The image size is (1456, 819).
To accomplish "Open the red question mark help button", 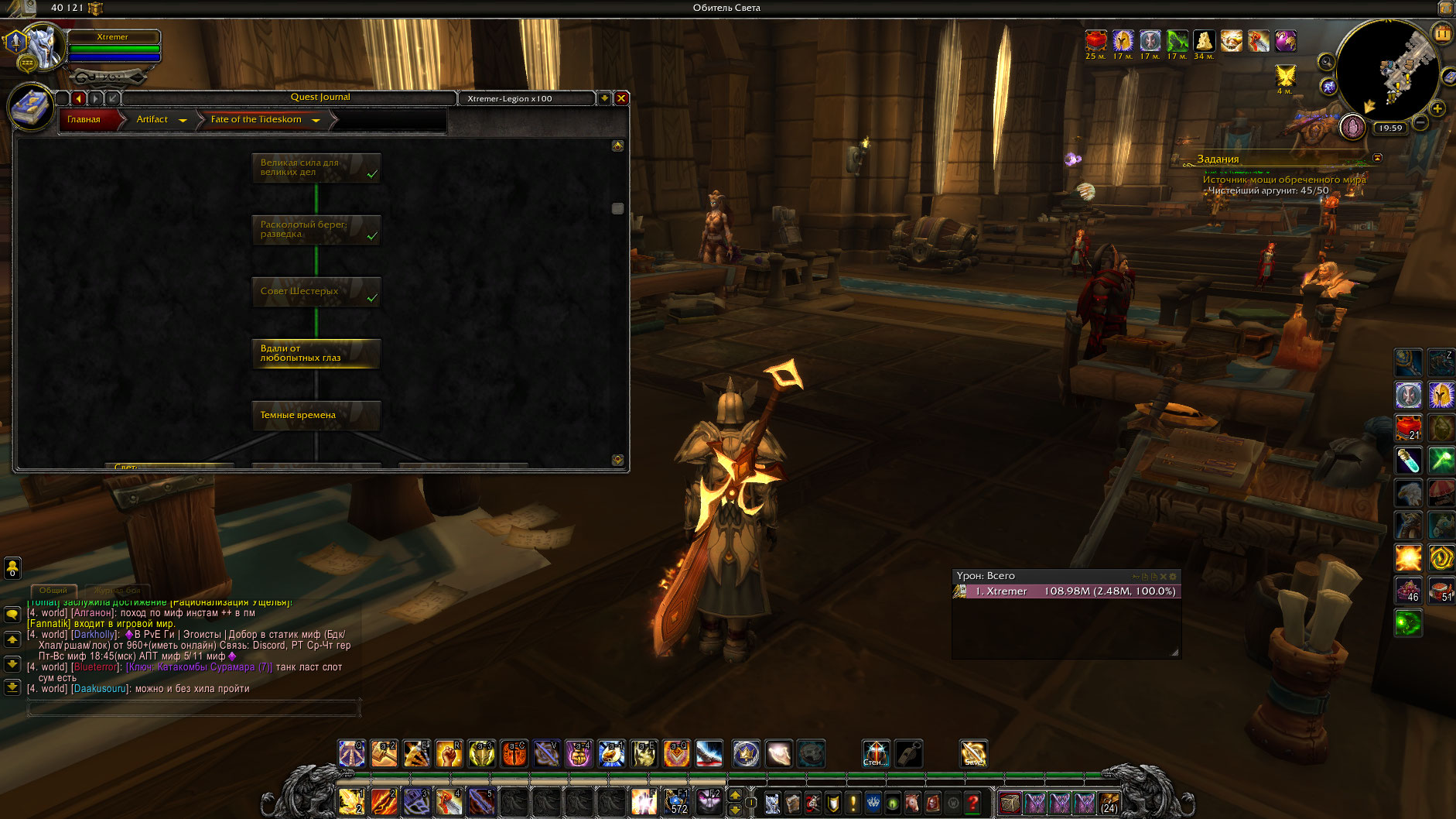I will tap(973, 804).
